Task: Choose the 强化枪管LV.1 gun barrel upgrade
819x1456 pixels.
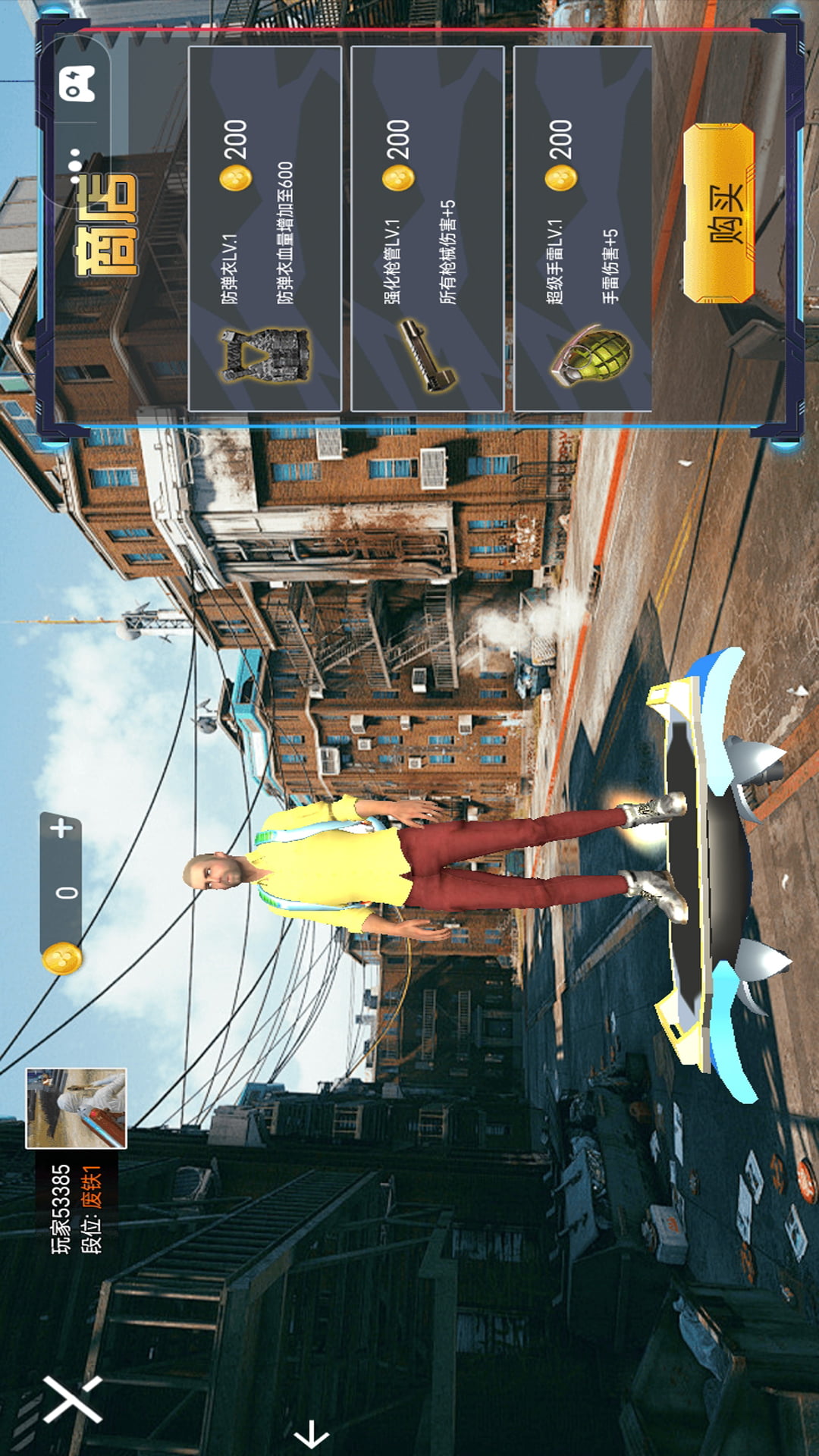Action: [427, 228]
